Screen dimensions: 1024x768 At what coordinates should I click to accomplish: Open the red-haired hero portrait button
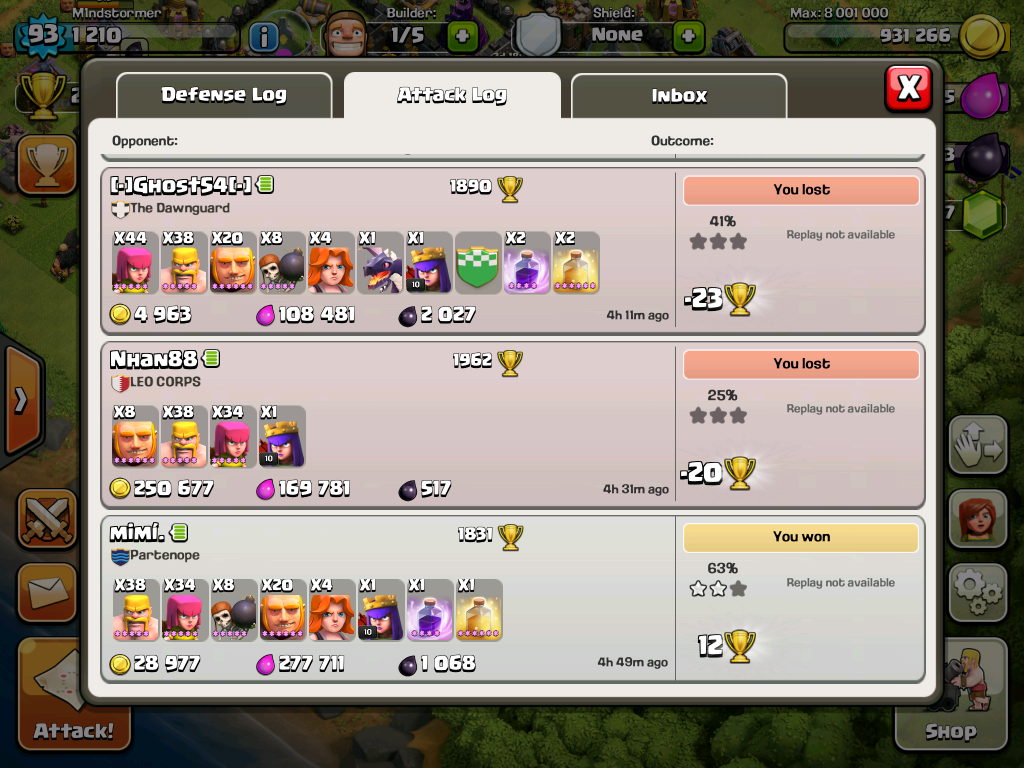[976, 520]
